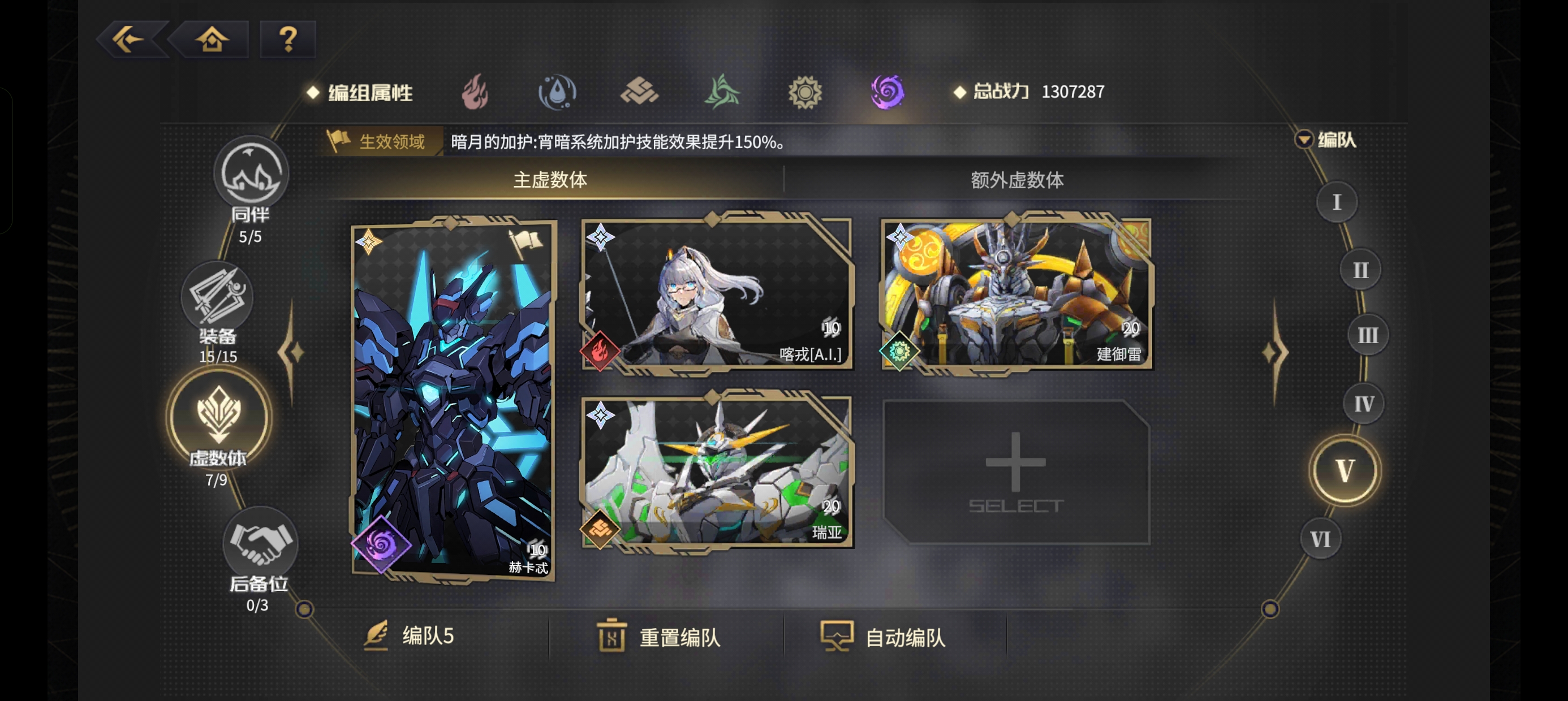Open the help question mark icon
The height and width of the screenshot is (701, 1568).
(x=286, y=39)
